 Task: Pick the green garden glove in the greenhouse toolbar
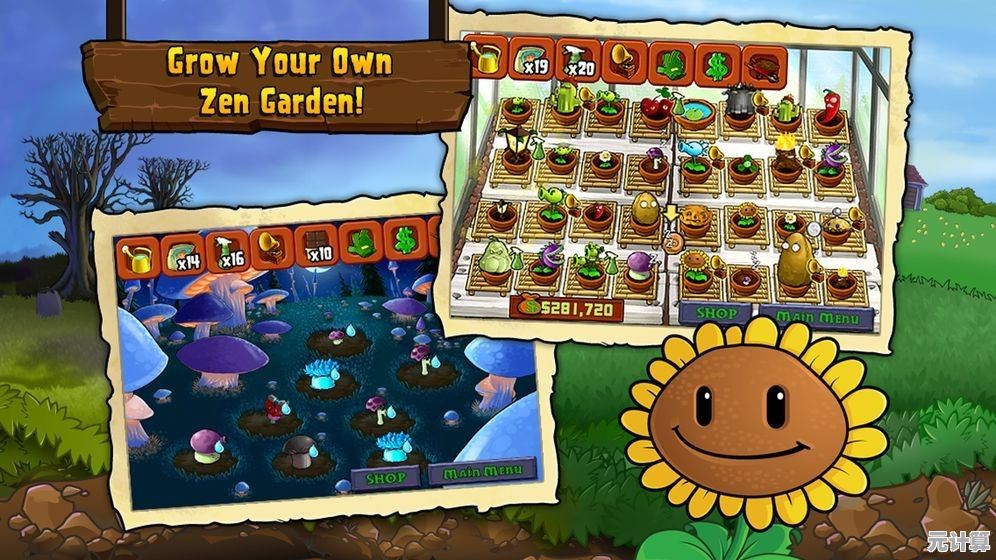pyautogui.click(x=668, y=62)
